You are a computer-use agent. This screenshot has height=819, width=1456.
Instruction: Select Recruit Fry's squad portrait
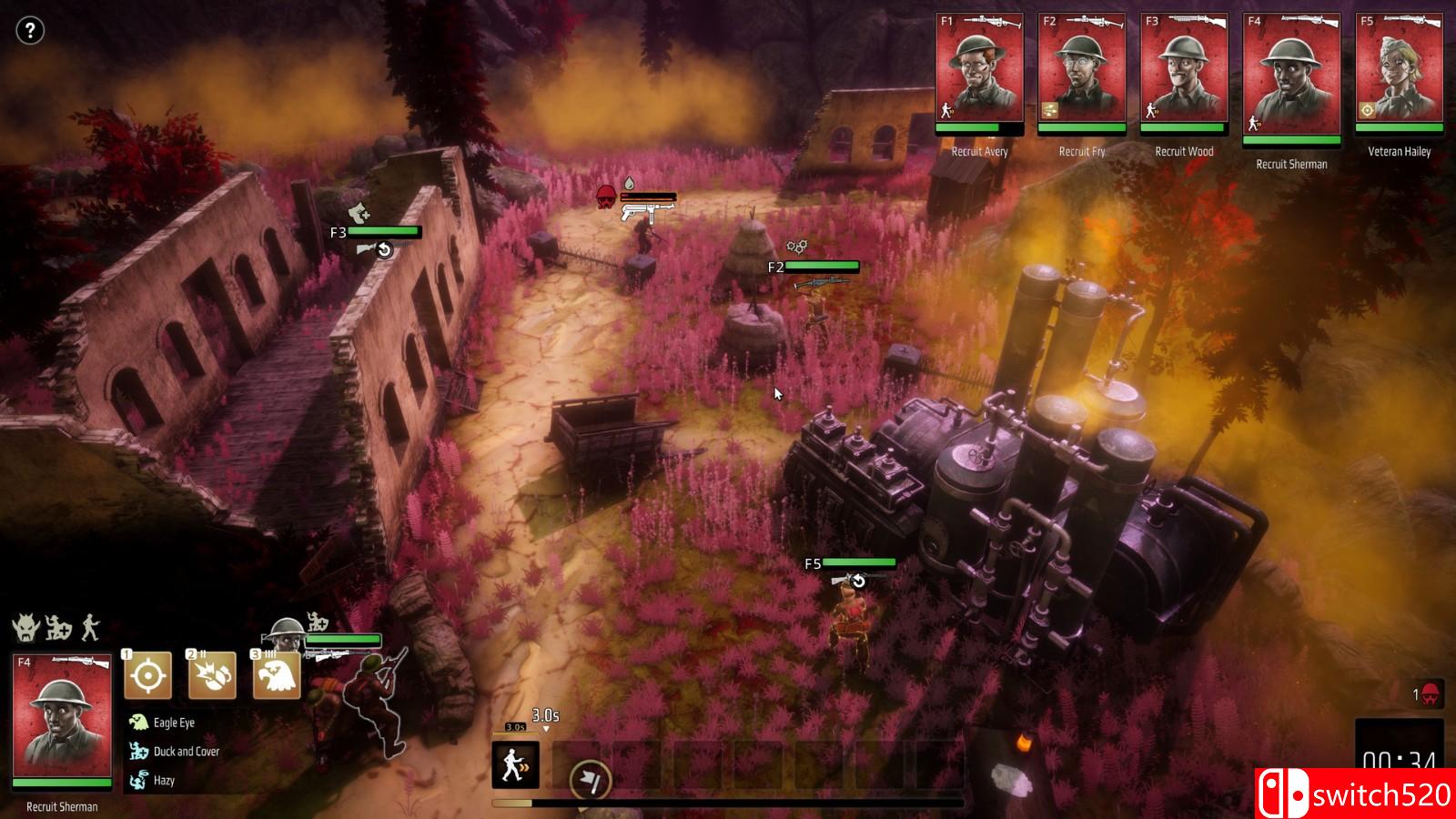[x=1081, y=72]
